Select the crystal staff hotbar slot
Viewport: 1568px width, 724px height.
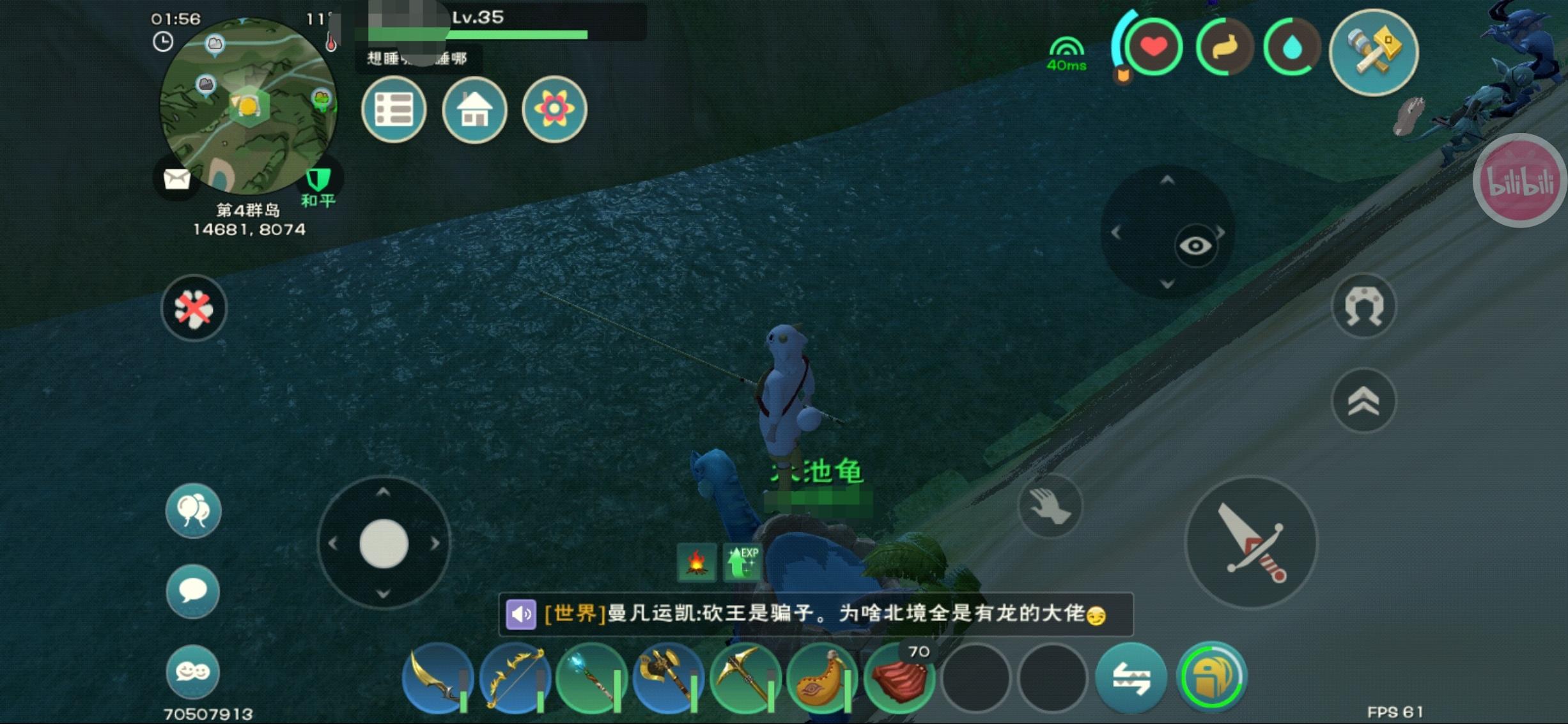(x=591, y=677)
